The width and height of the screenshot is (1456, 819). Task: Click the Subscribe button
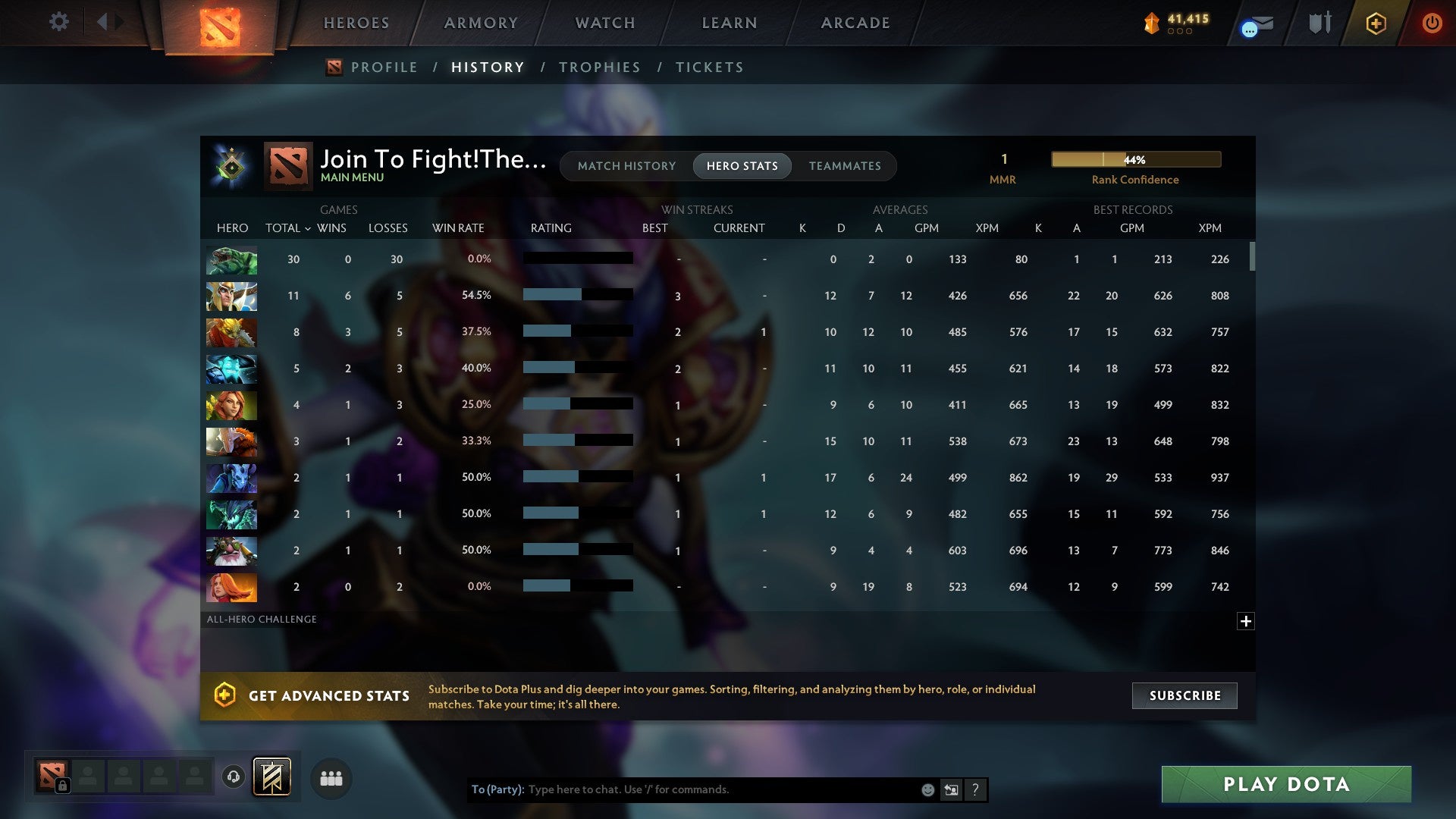coord(1184,695)
